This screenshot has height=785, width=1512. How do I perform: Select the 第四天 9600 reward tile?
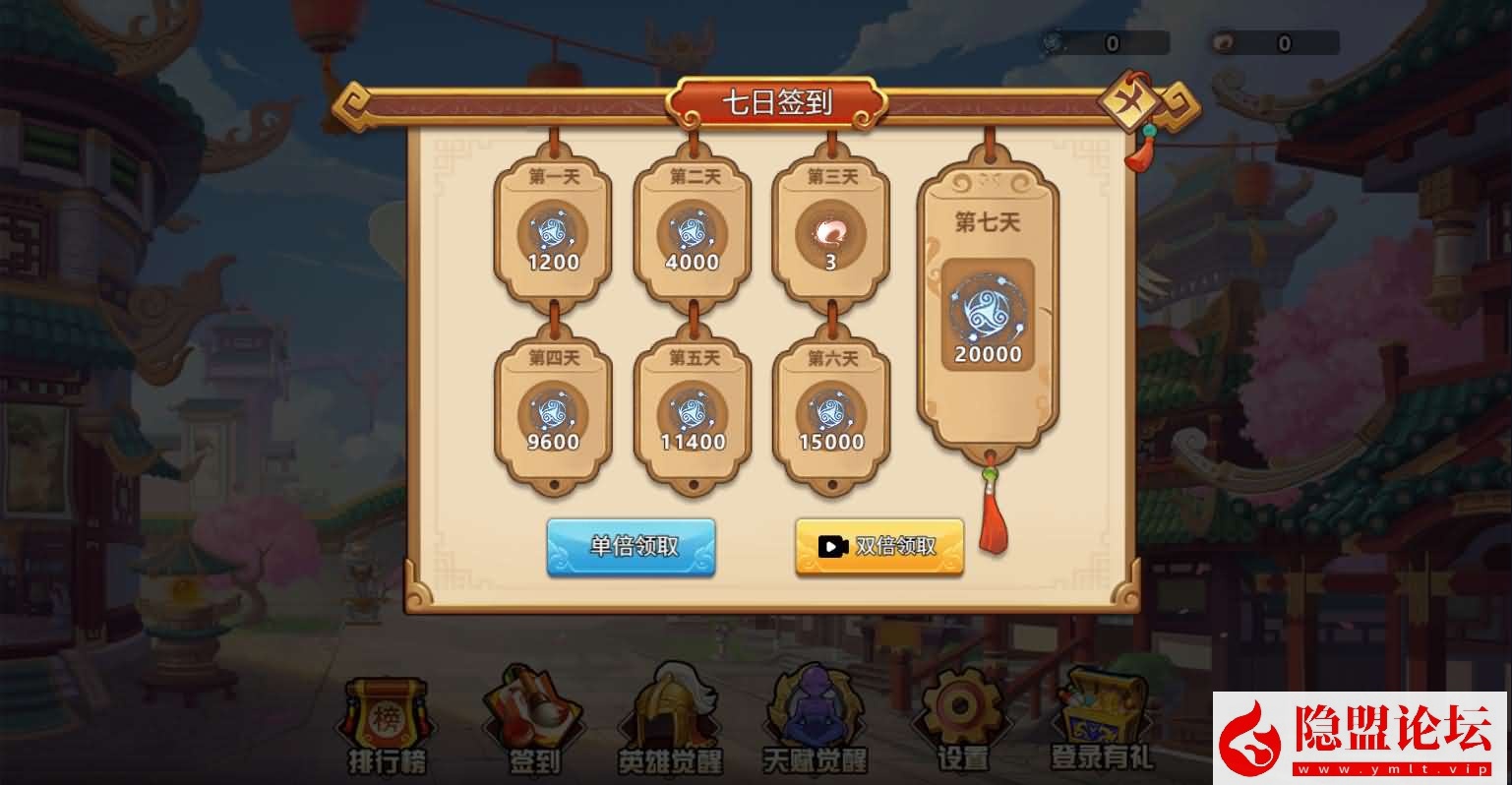553,415
